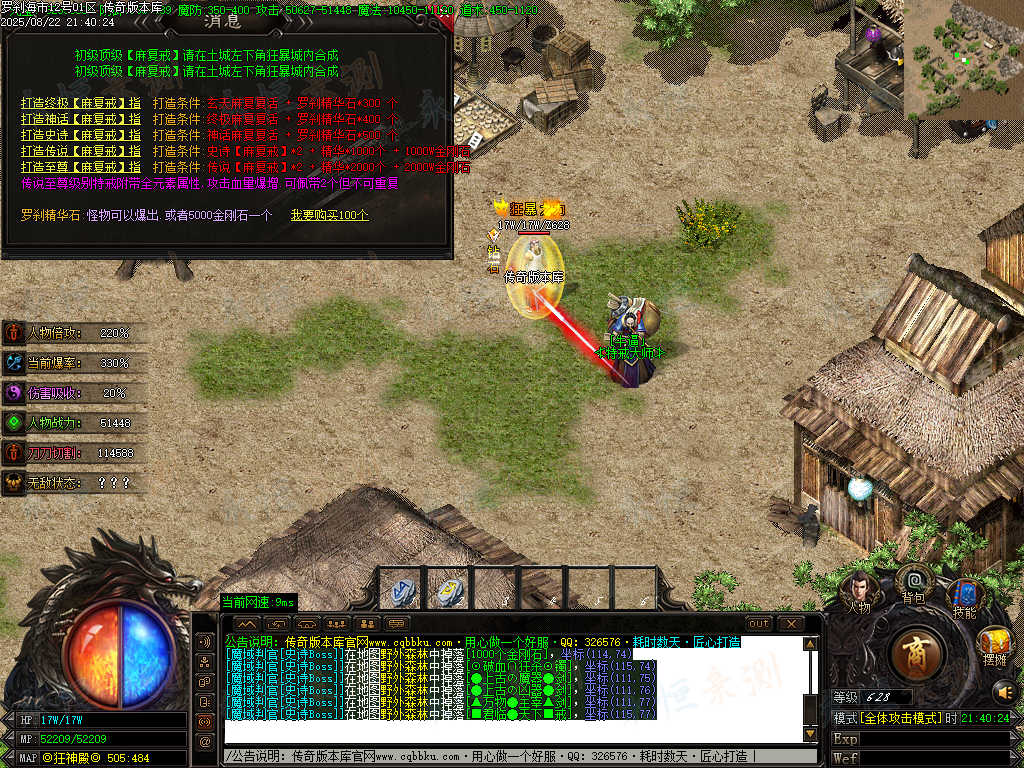This screenshot has height=768, width=1024.
Task: Click the chat panel's out button
Action: click(x=760, y=624)
